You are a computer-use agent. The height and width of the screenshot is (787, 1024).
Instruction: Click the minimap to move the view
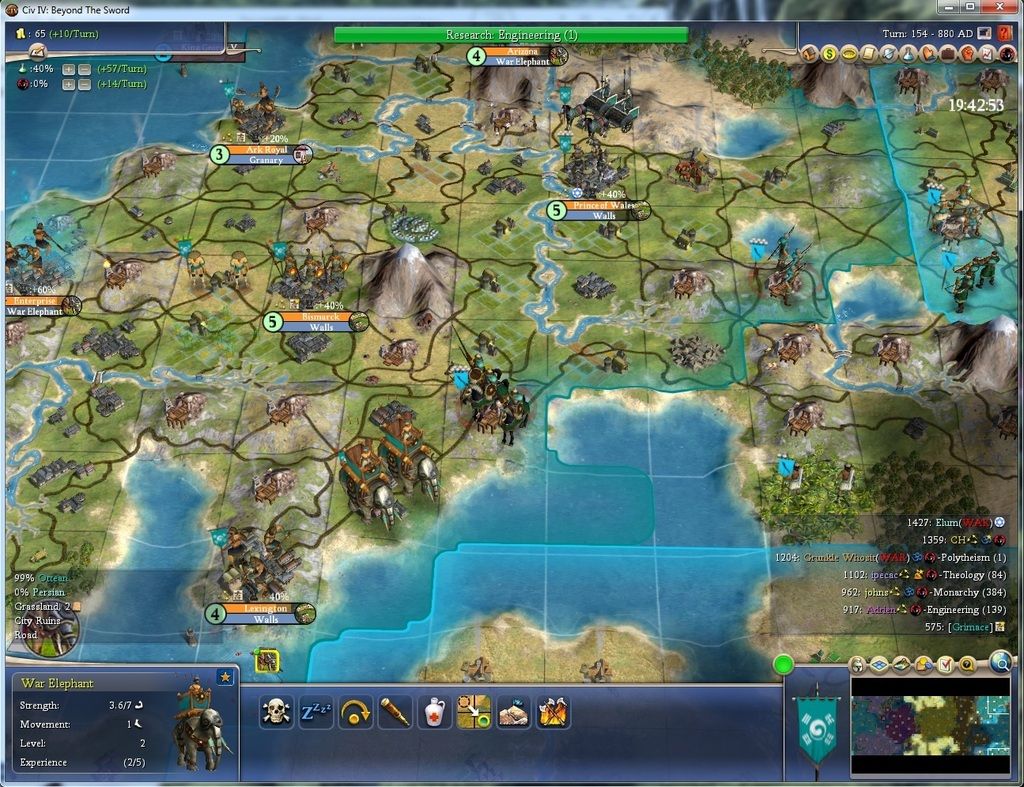tap(930, 725)
